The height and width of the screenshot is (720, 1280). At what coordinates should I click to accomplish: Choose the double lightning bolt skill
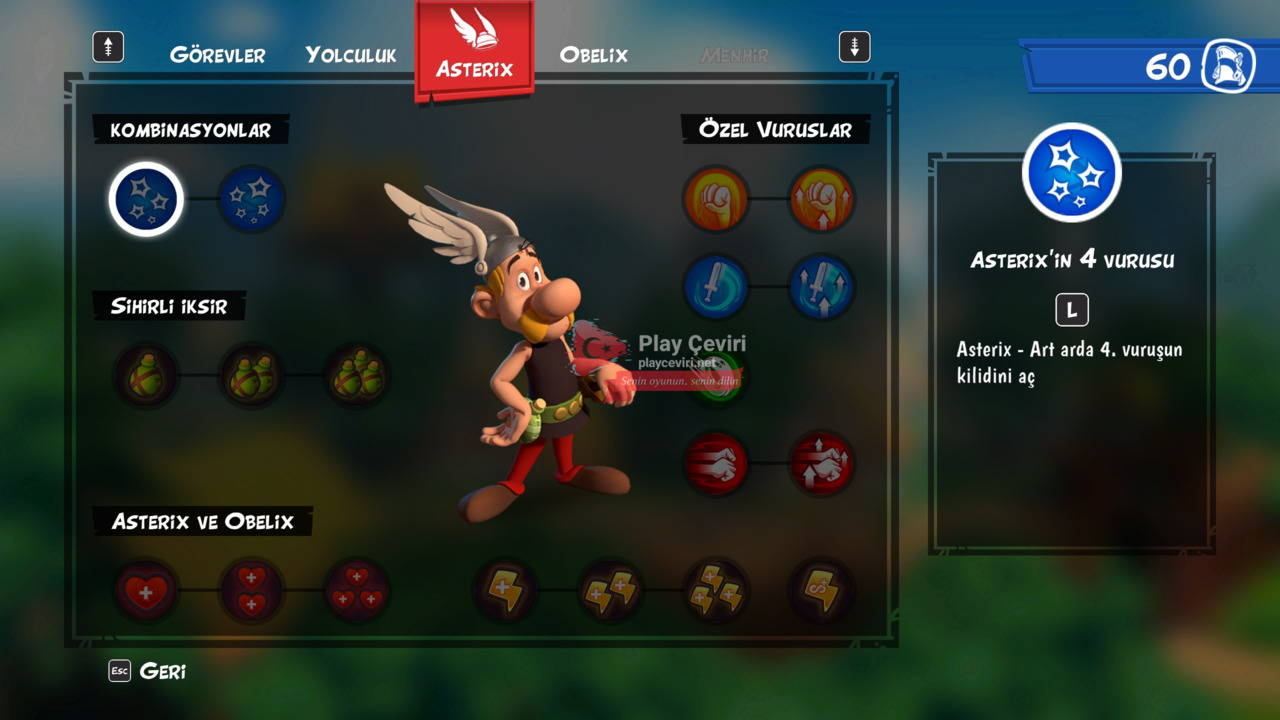pyautogui.click(x=611, y=590)
